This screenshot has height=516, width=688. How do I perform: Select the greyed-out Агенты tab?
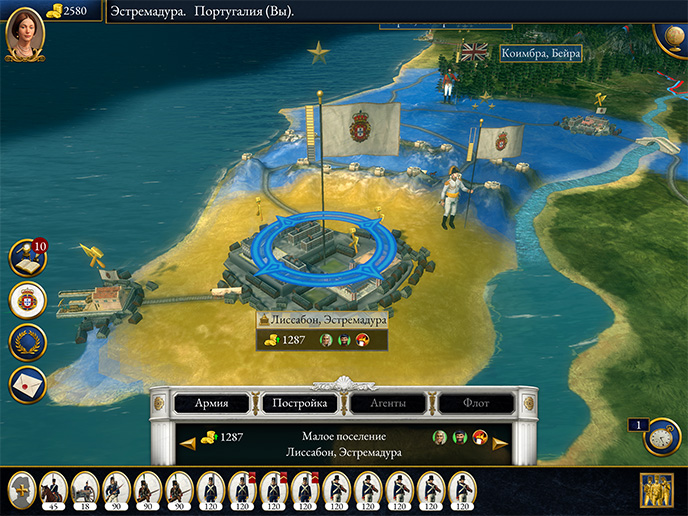pos(389,404)
